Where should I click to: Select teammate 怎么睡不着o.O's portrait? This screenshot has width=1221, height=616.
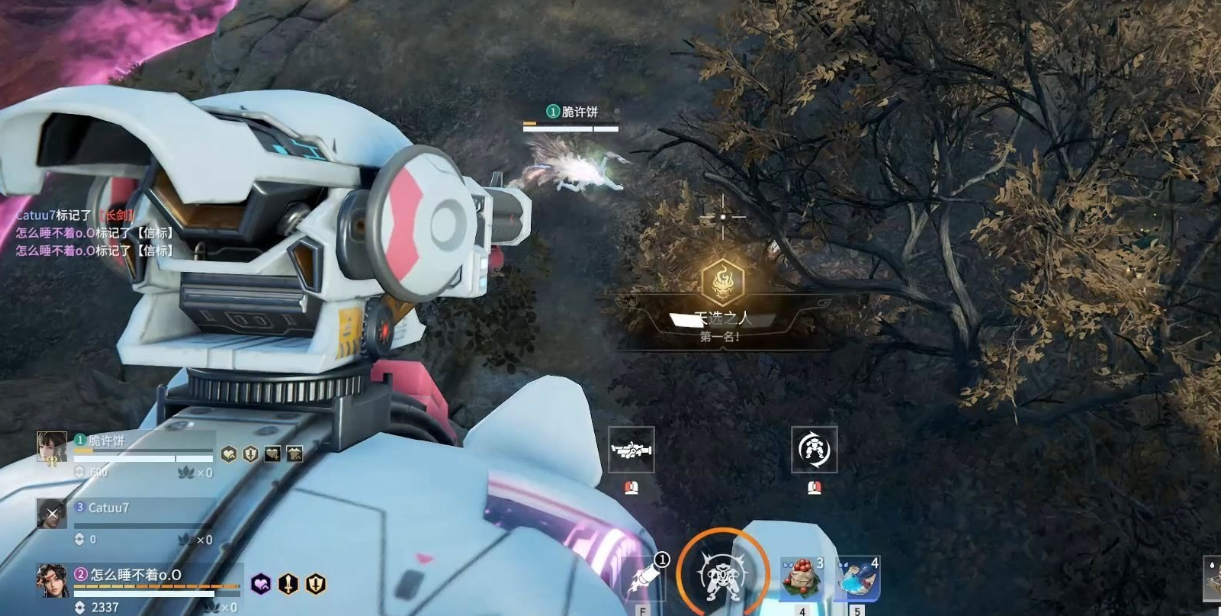click(x=52, y=580)
